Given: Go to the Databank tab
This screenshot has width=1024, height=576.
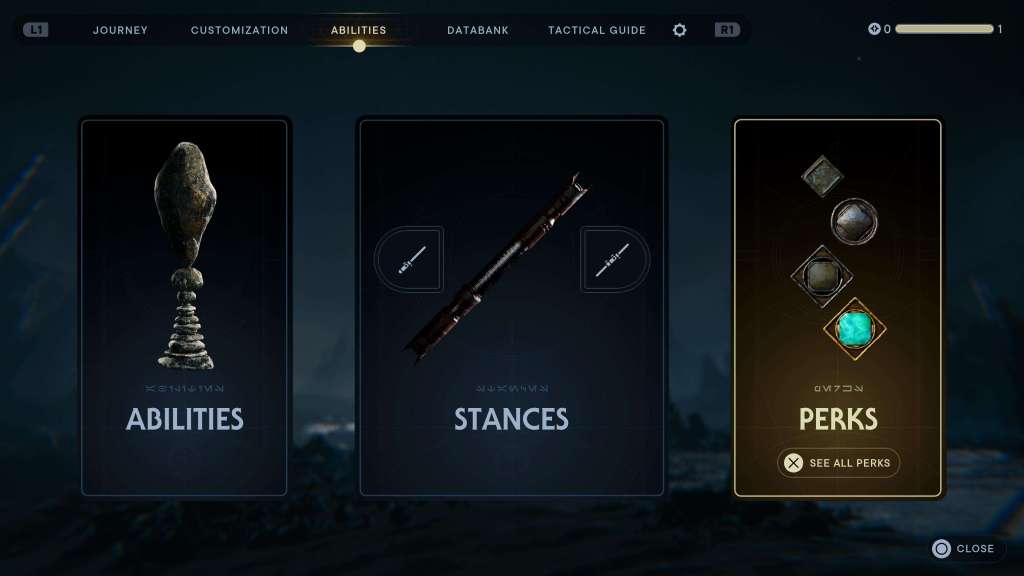Looking at the screenshot, I should (478, 30).
